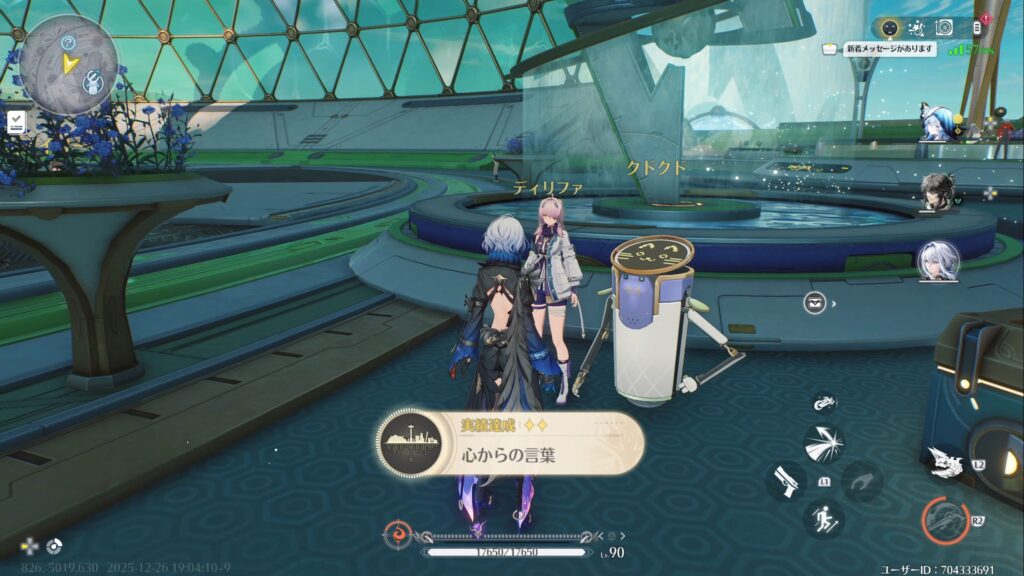Switch to the dark-haired male character portrait
Image resolution: width=1024 pixels, height=576 pixels.
click(937, 192)
